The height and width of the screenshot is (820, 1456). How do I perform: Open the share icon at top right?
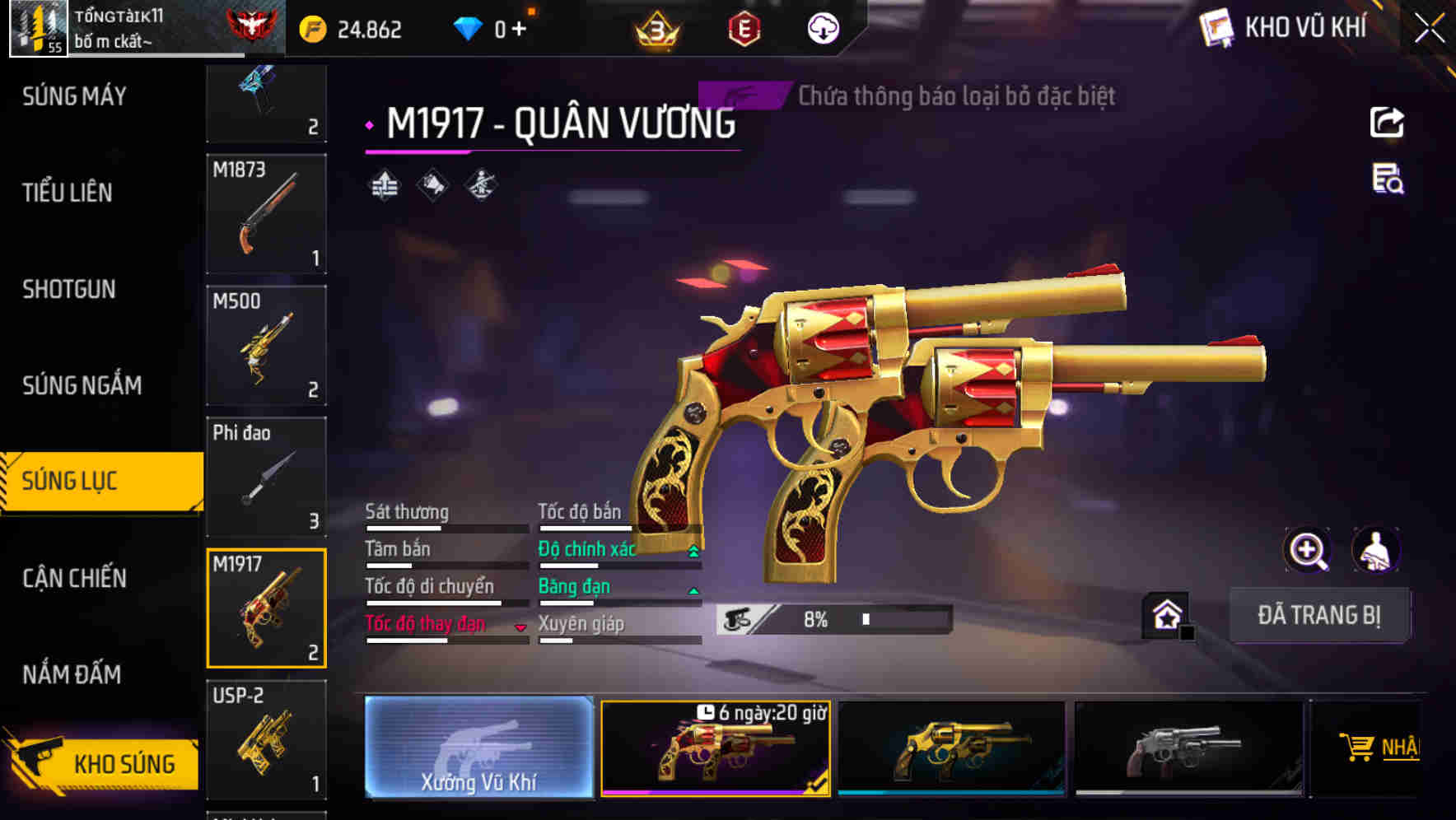tap(1388, 122)
